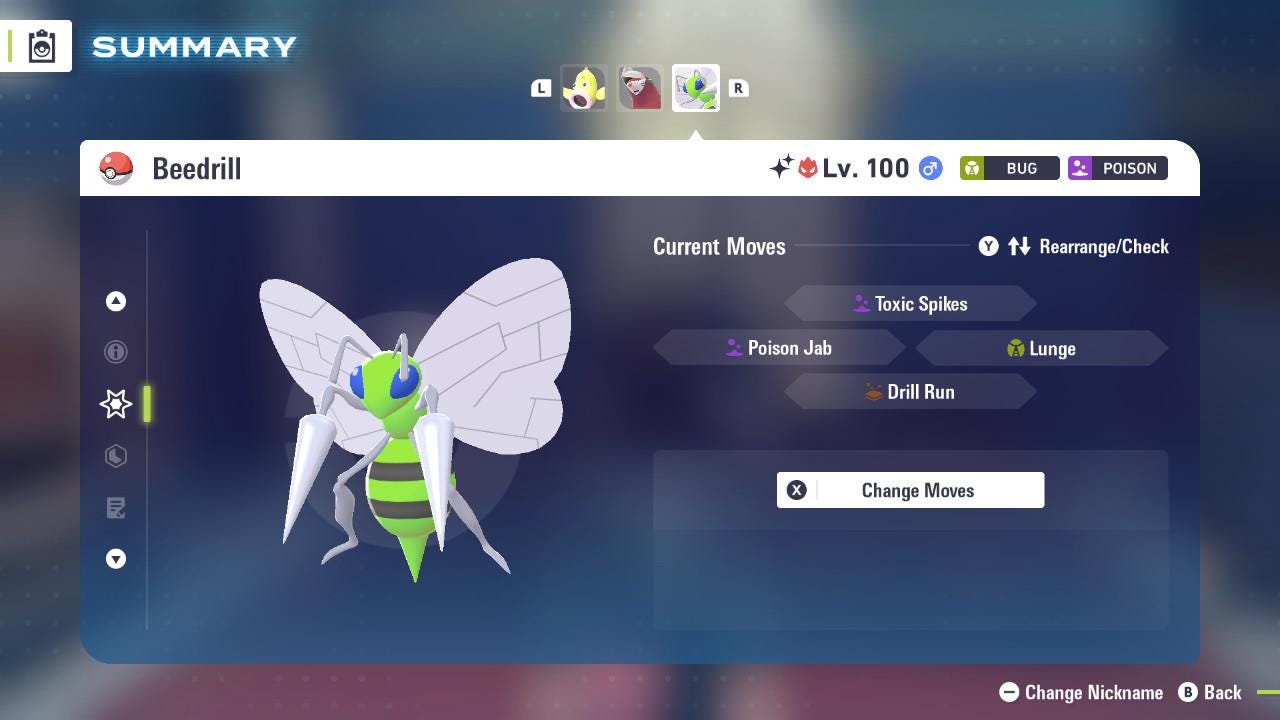Open the info page in the sidebar

pos(116,352)
